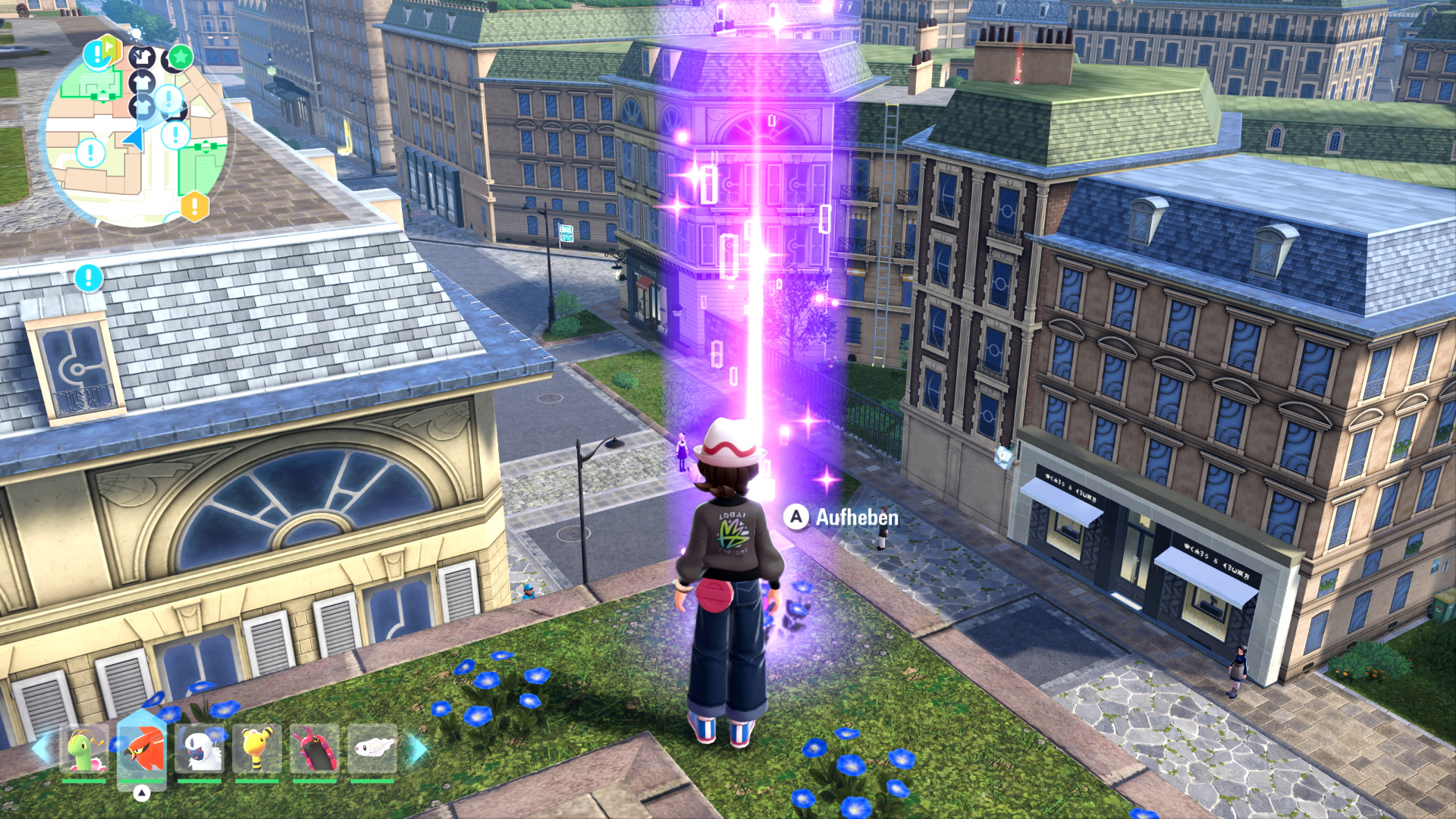Select Meganium in the party bar
This screenshot has height=819, width=1456.
[x=83, y=748]
